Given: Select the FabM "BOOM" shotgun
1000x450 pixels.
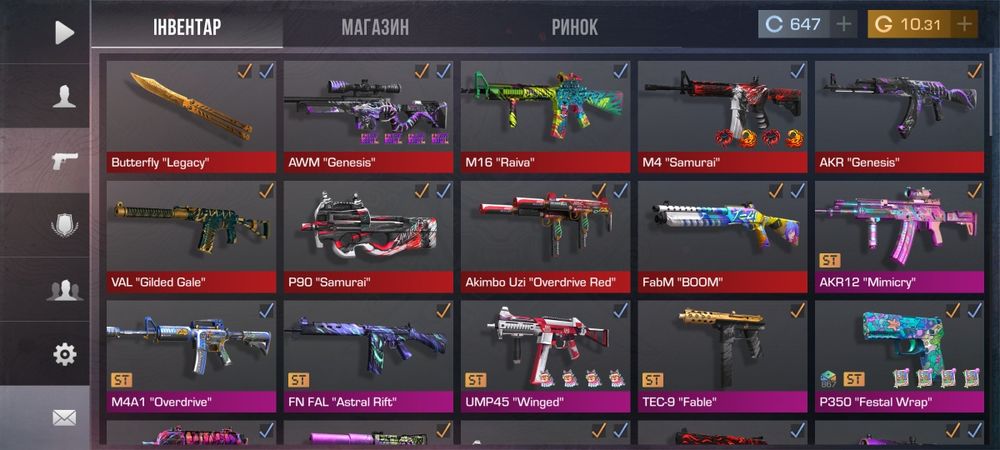Looking at the screenshot, I should point(723,235).
